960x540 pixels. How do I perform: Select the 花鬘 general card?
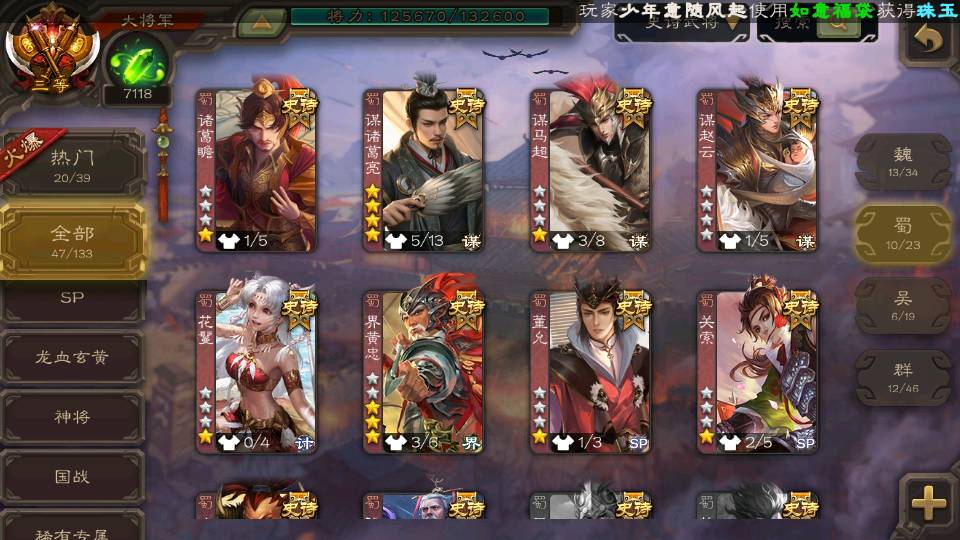[256, 372]
